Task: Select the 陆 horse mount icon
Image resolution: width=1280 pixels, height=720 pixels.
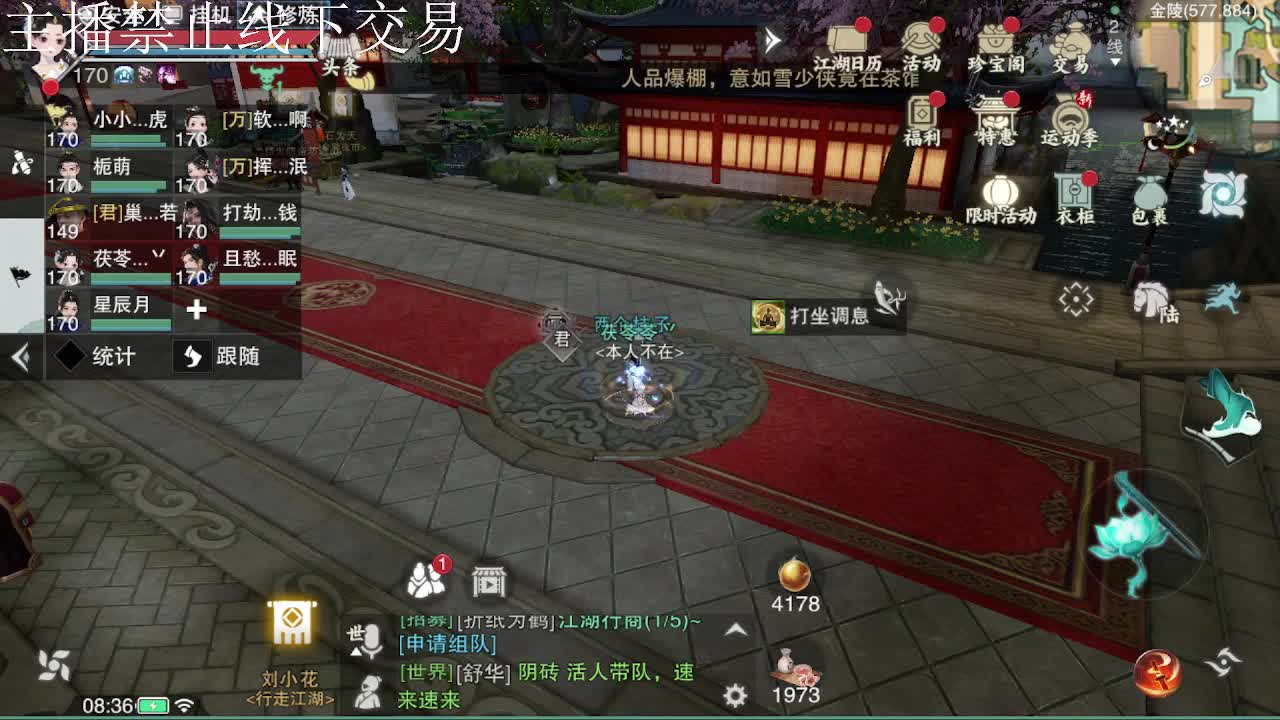Action: 1150,300
